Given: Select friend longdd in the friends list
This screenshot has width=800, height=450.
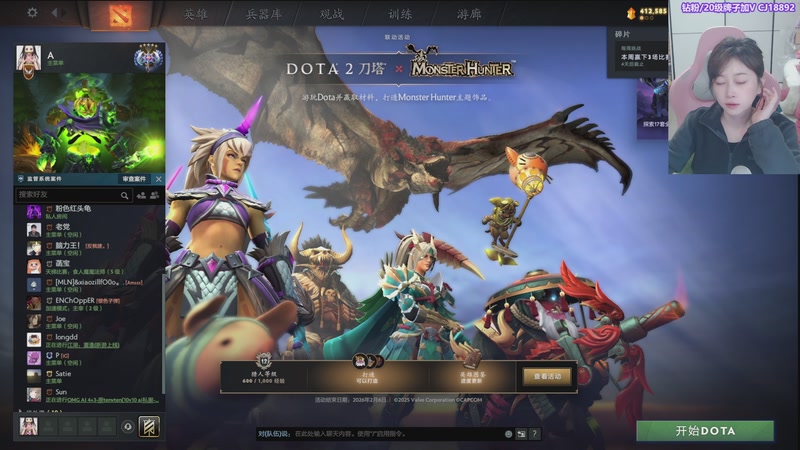Looking at the screenshot, I should [x=68, y=337].
